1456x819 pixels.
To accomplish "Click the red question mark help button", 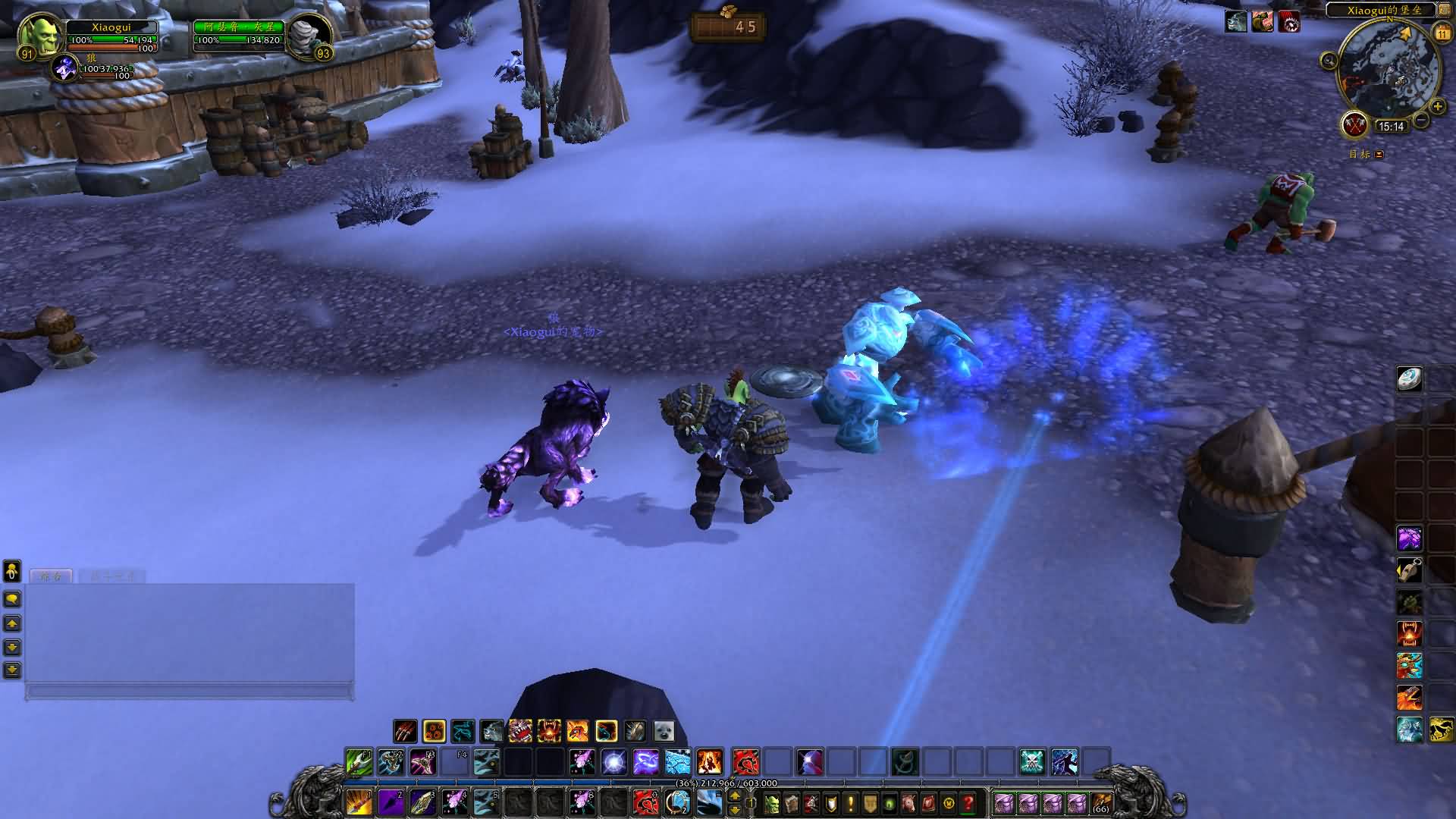I will tap(968, 802).
